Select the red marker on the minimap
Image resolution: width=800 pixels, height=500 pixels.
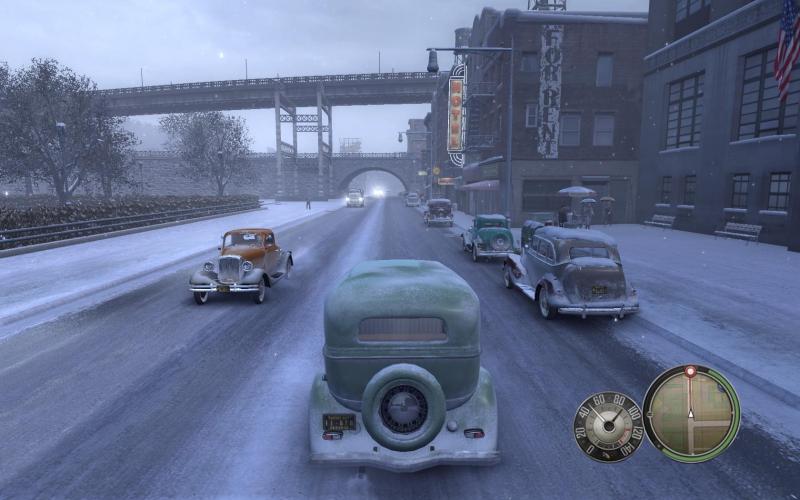coord(690,372)
